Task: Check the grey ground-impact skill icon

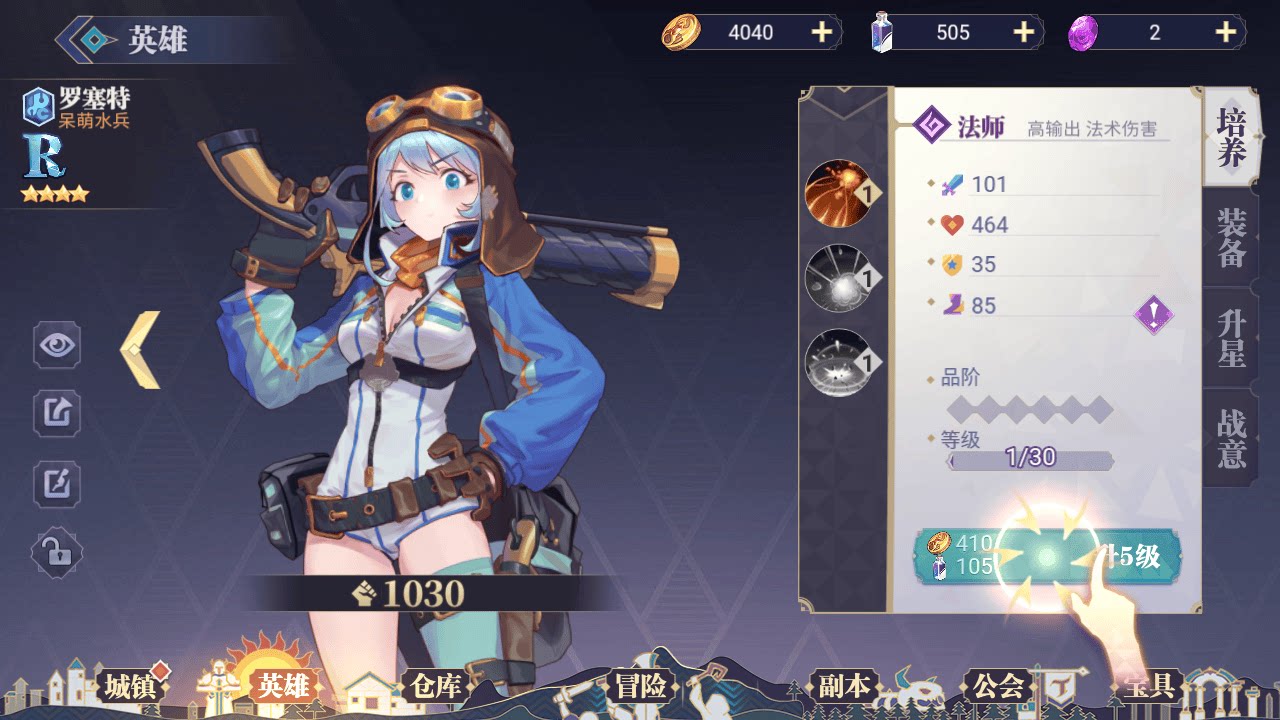Action: pyautogui.click(x=838, y=362)
